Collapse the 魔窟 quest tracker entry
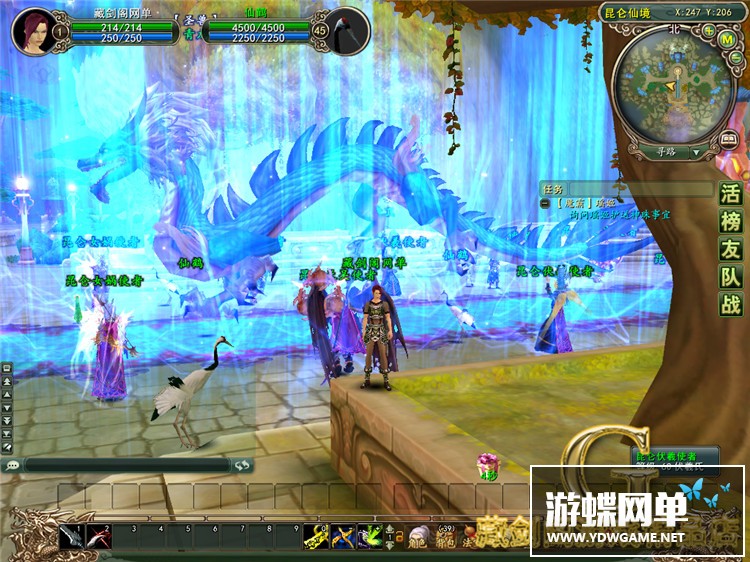This screenshot has height=562, width=750. [x=545, y=202]
